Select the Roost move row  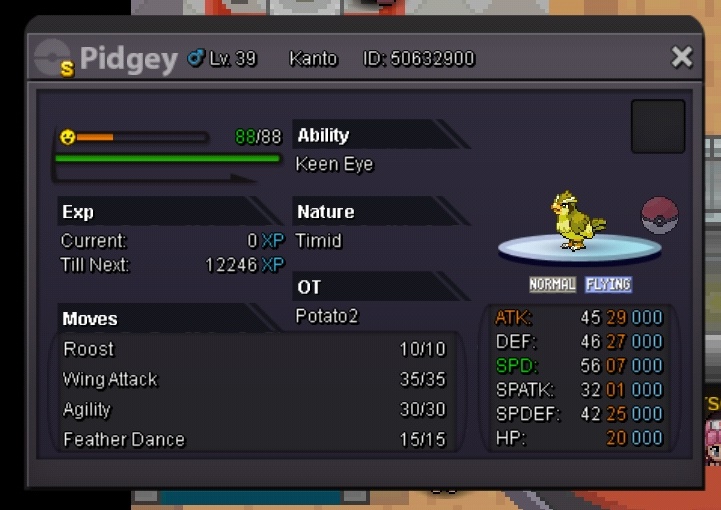254,349
